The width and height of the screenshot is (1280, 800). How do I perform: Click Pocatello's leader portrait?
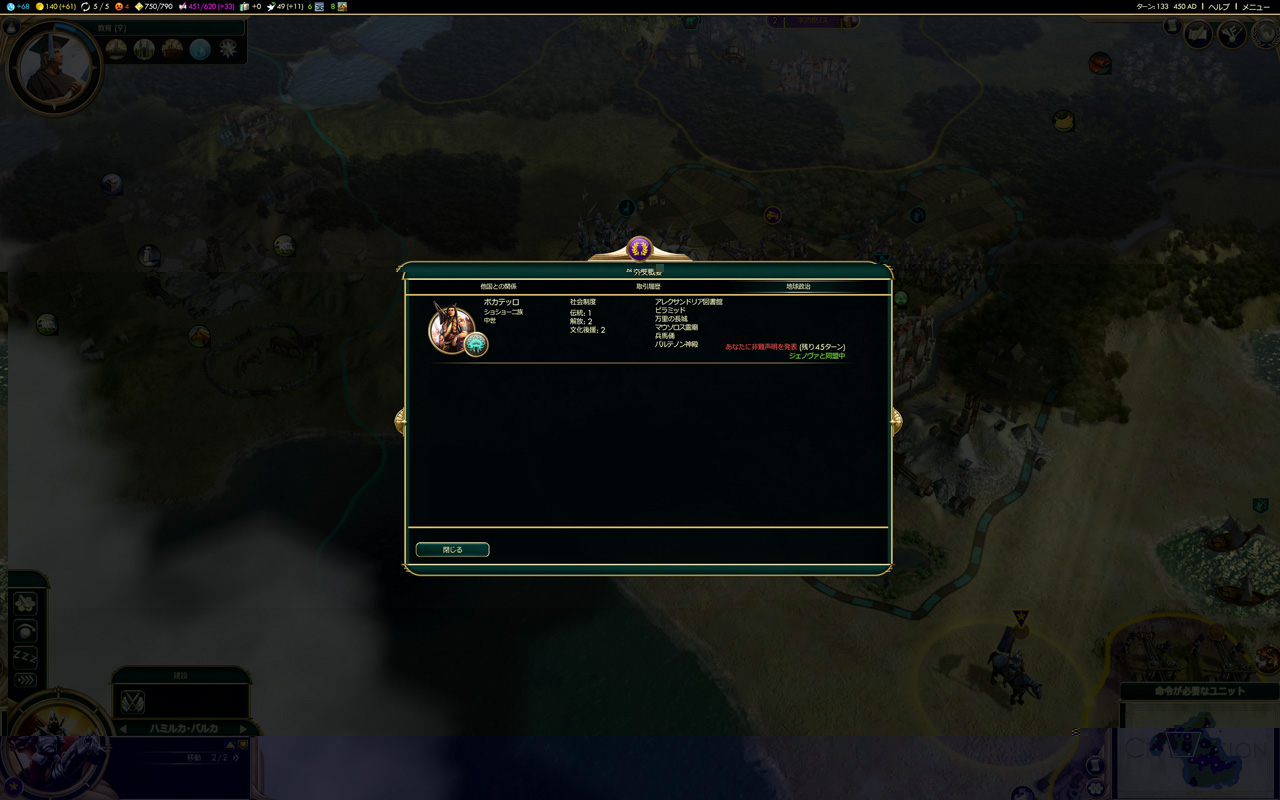(x=450, y=326)
